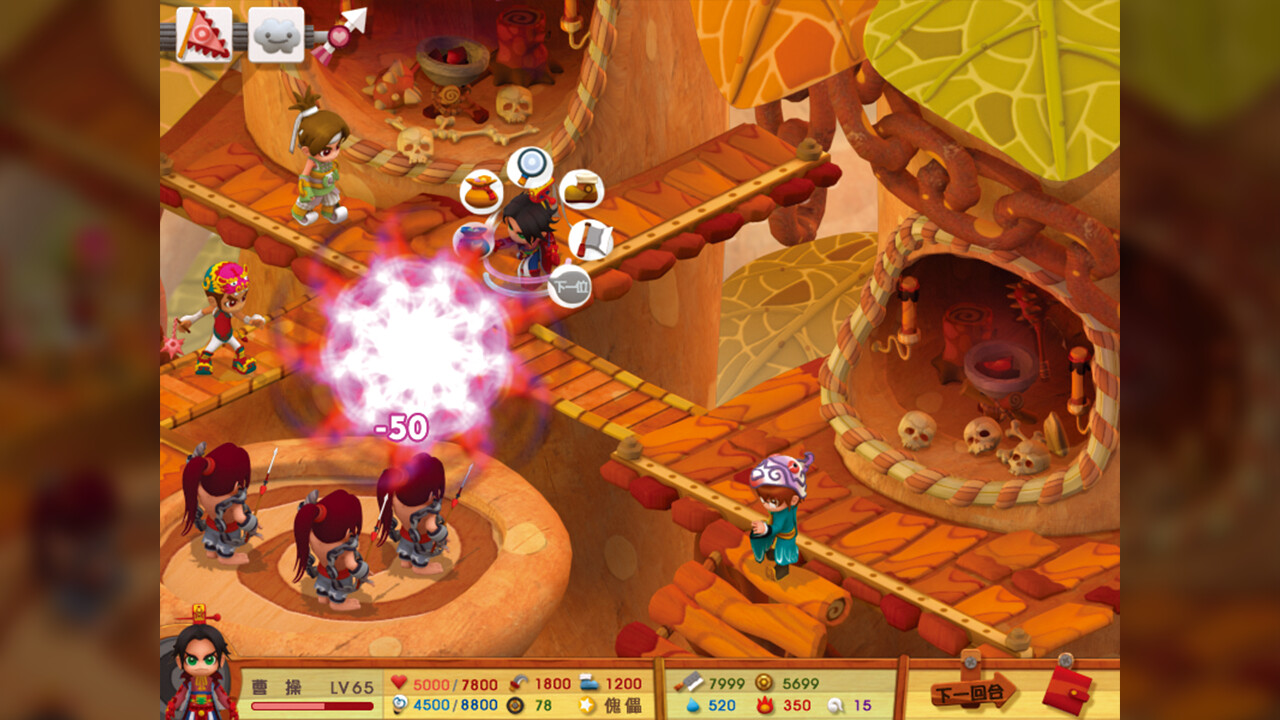Click the 下一位 next unit bubble
This screenshot has height=720, width=1280.
point(572,284)
